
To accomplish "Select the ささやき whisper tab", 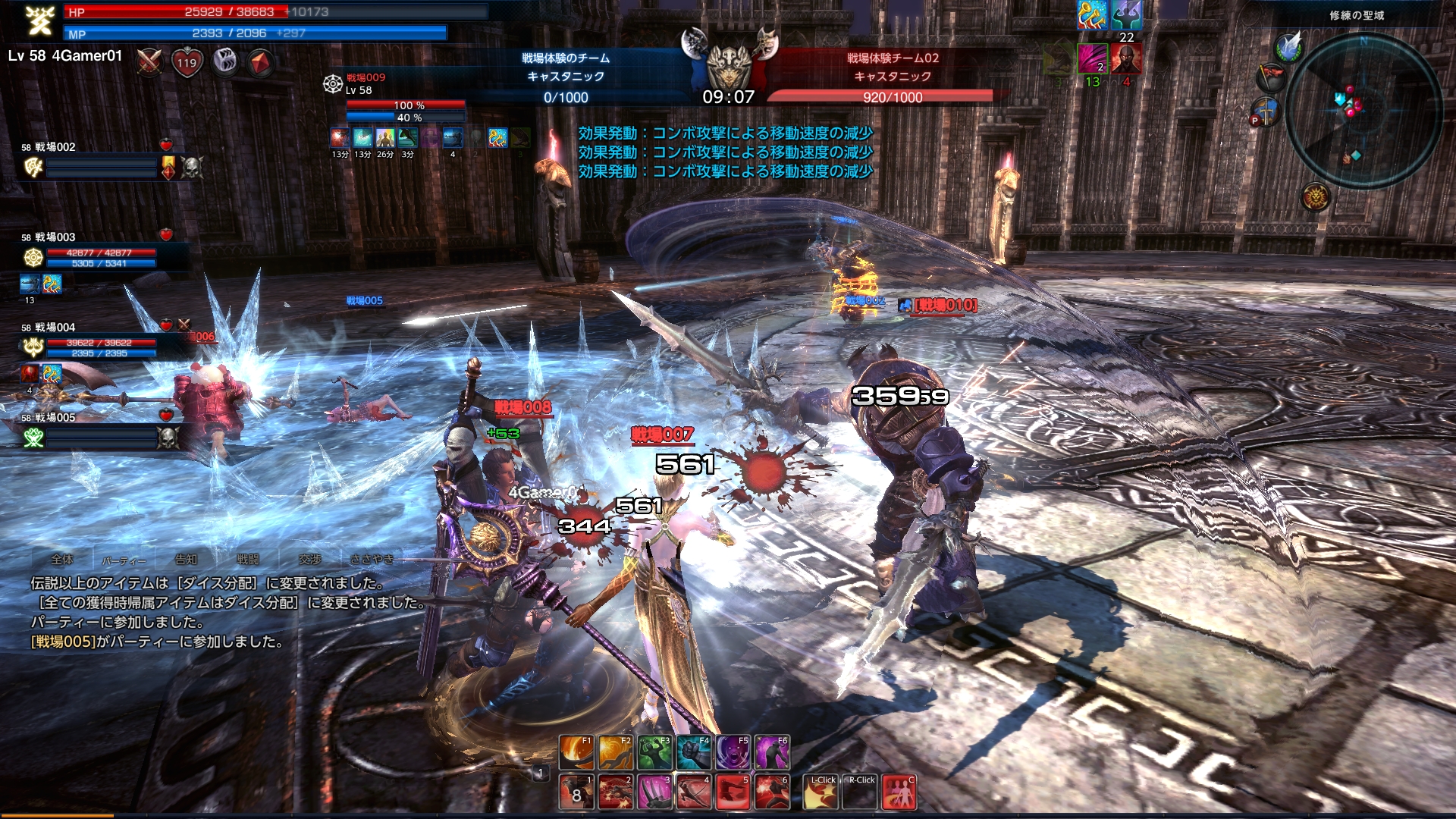I will pos(372,560).
